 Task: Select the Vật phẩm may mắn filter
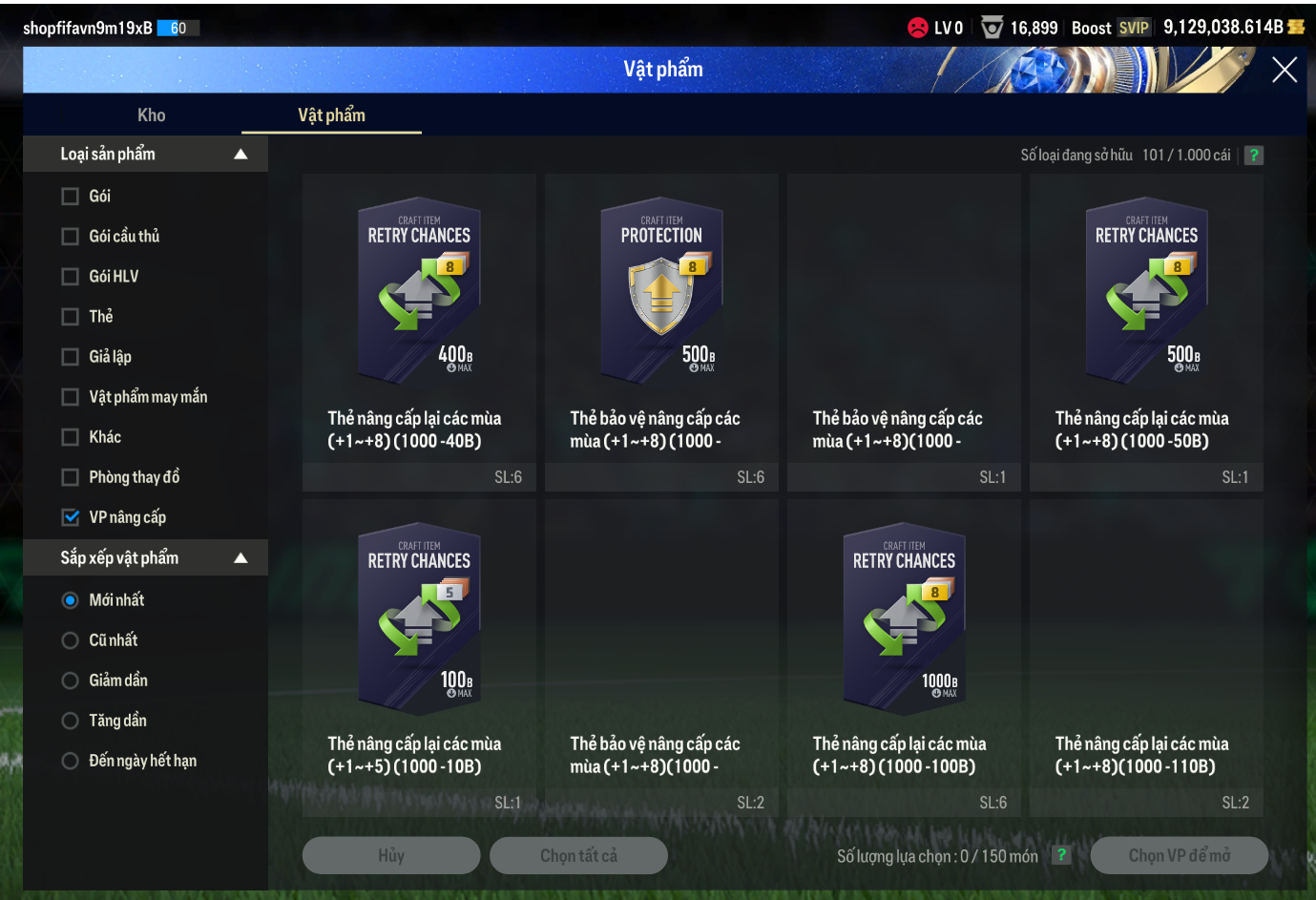71,397
